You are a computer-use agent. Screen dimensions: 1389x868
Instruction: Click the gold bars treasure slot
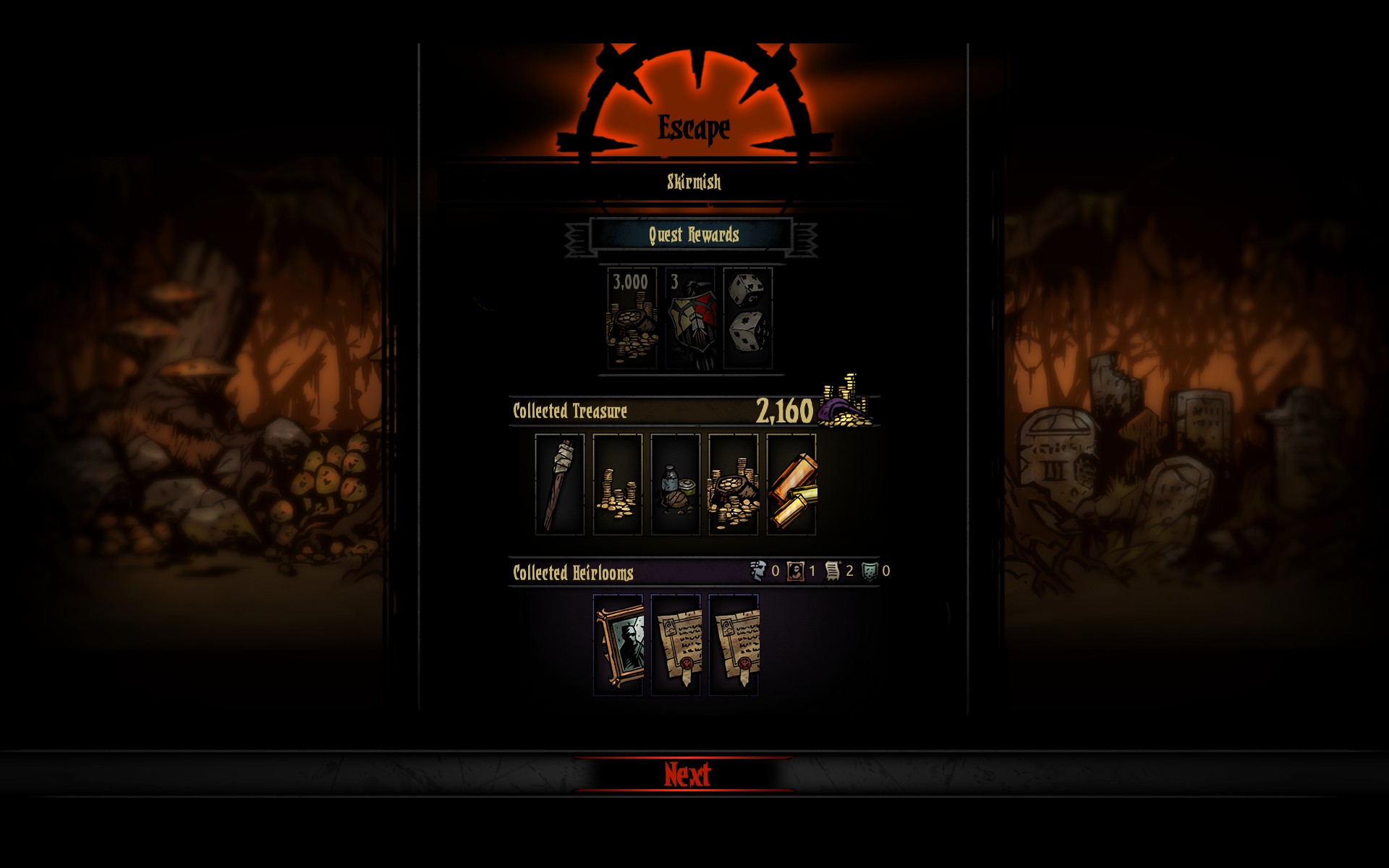(x=791, y=484)
